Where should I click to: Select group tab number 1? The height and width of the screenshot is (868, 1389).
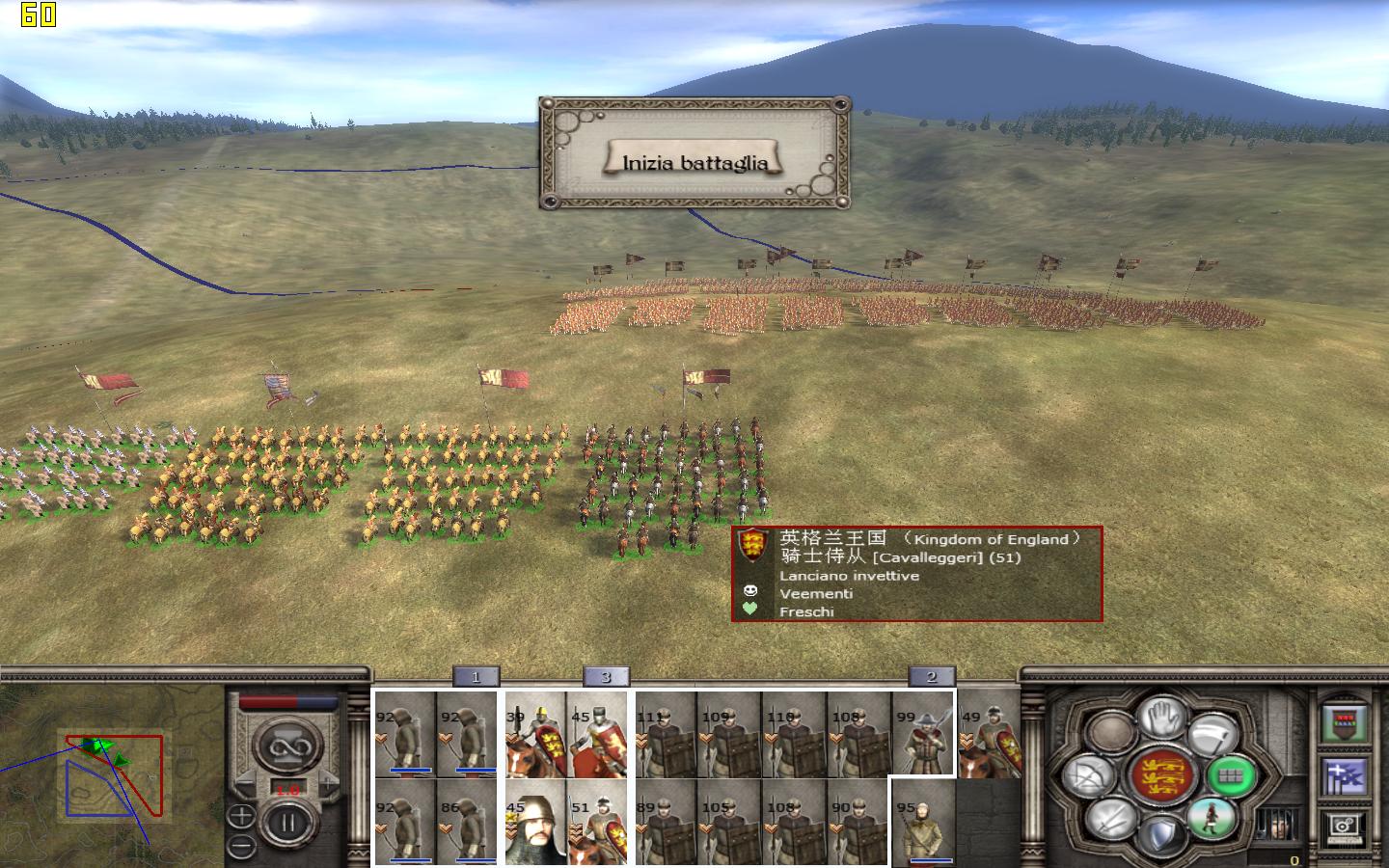pos(476,677)
